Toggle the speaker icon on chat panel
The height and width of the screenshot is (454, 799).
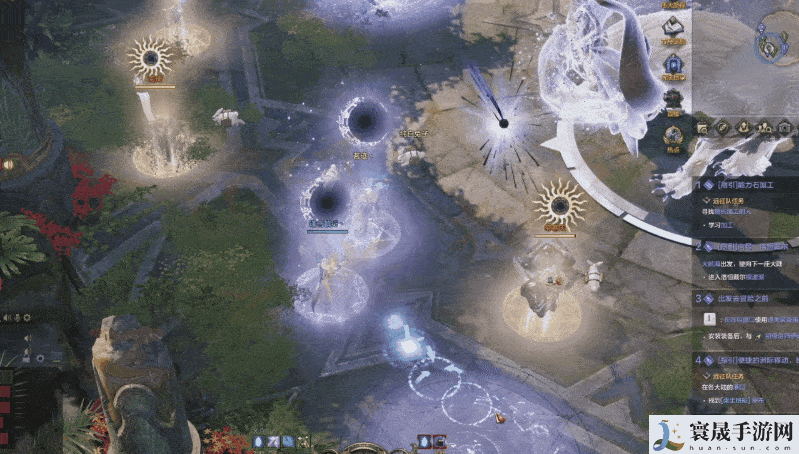click(8, 318)
